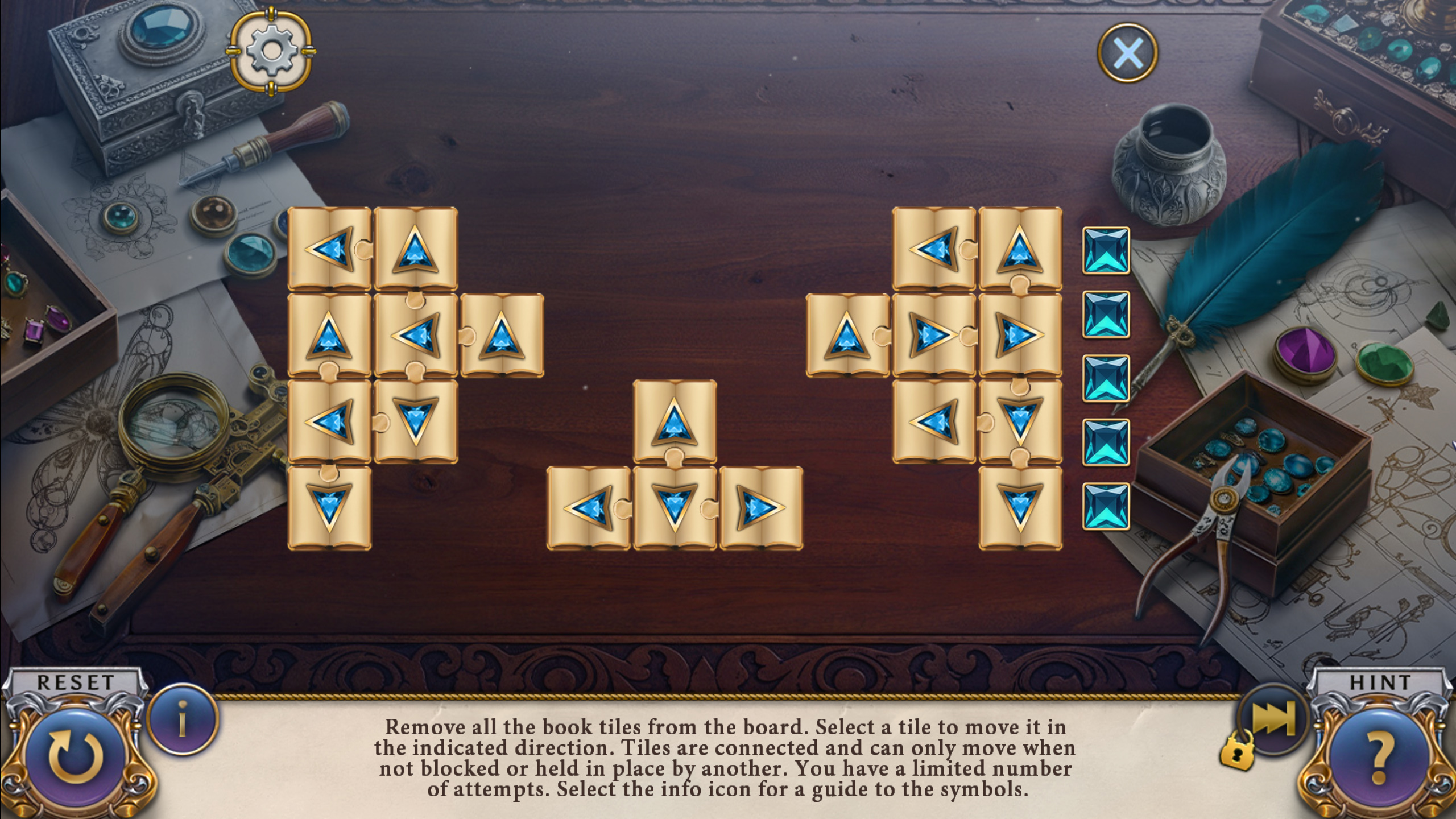Image resolution: width=1456 pixels, height=819 pixels.
Task: Close the puzzle with the X button
Action: [x=1127, y=53]
